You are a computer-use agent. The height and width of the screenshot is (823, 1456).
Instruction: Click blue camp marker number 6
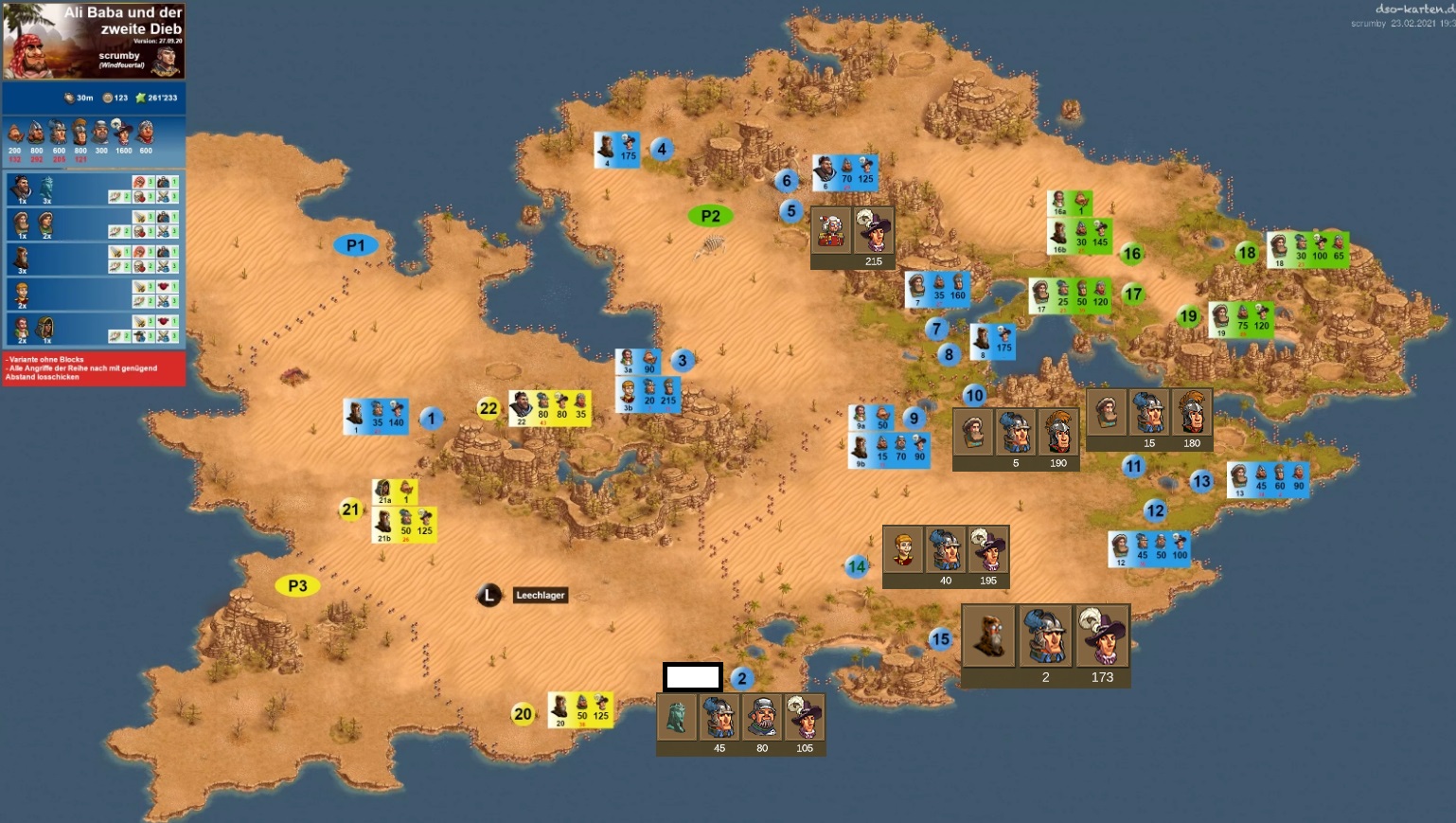click(786, 180)
